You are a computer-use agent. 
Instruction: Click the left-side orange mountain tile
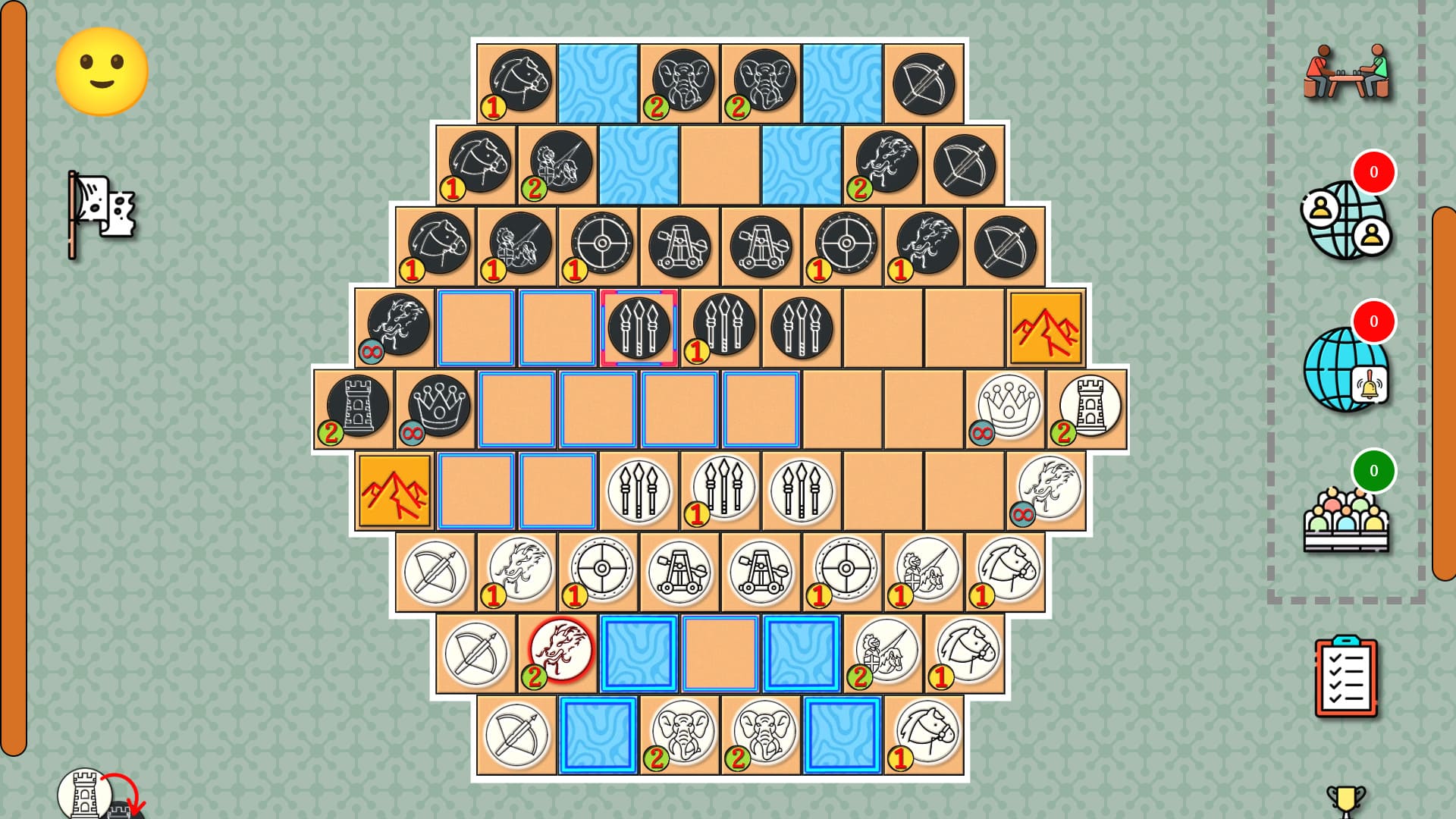pyautogui.click(x=395, y=489)
